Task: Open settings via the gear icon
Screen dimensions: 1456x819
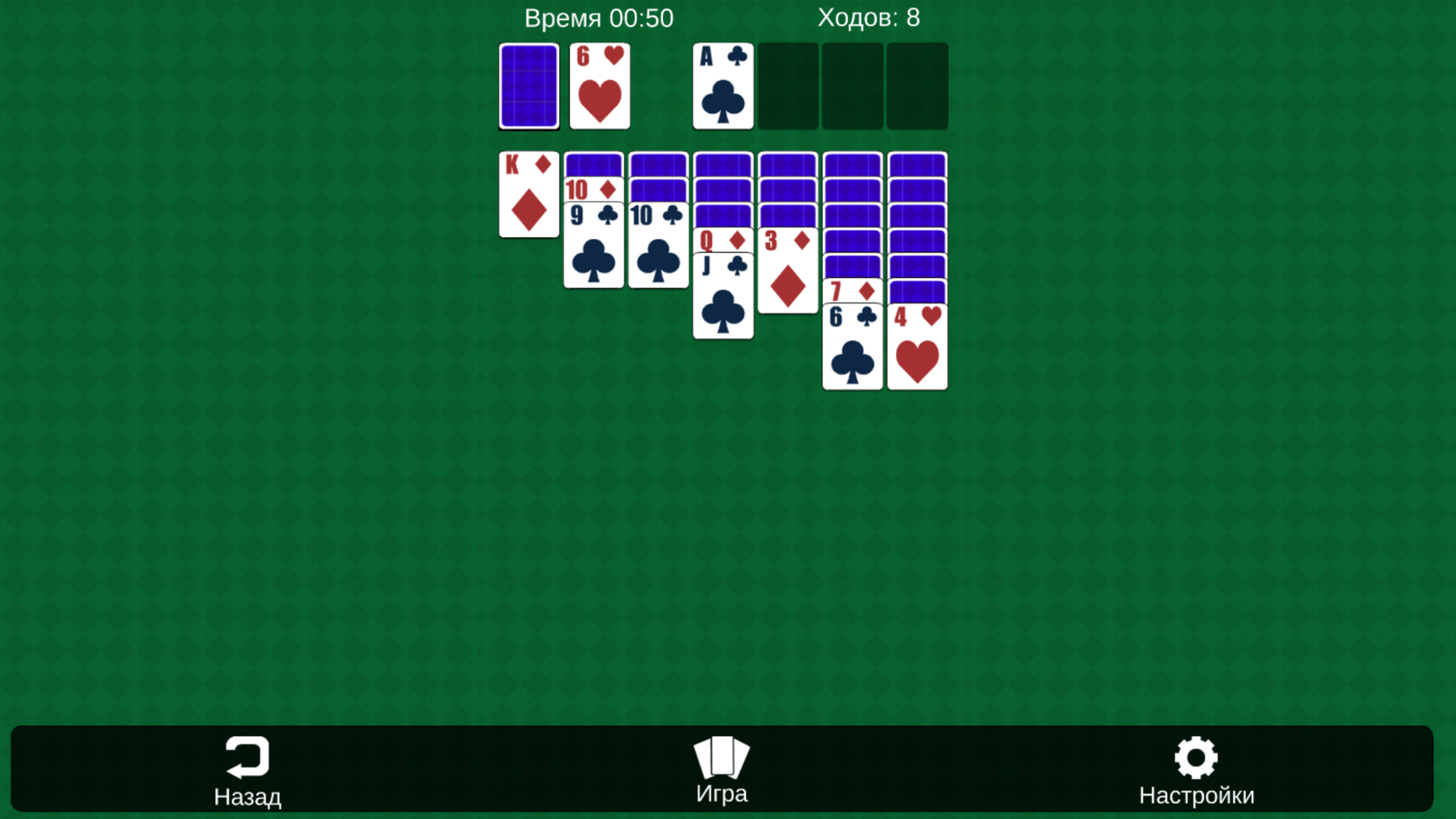Action: 1196,756
